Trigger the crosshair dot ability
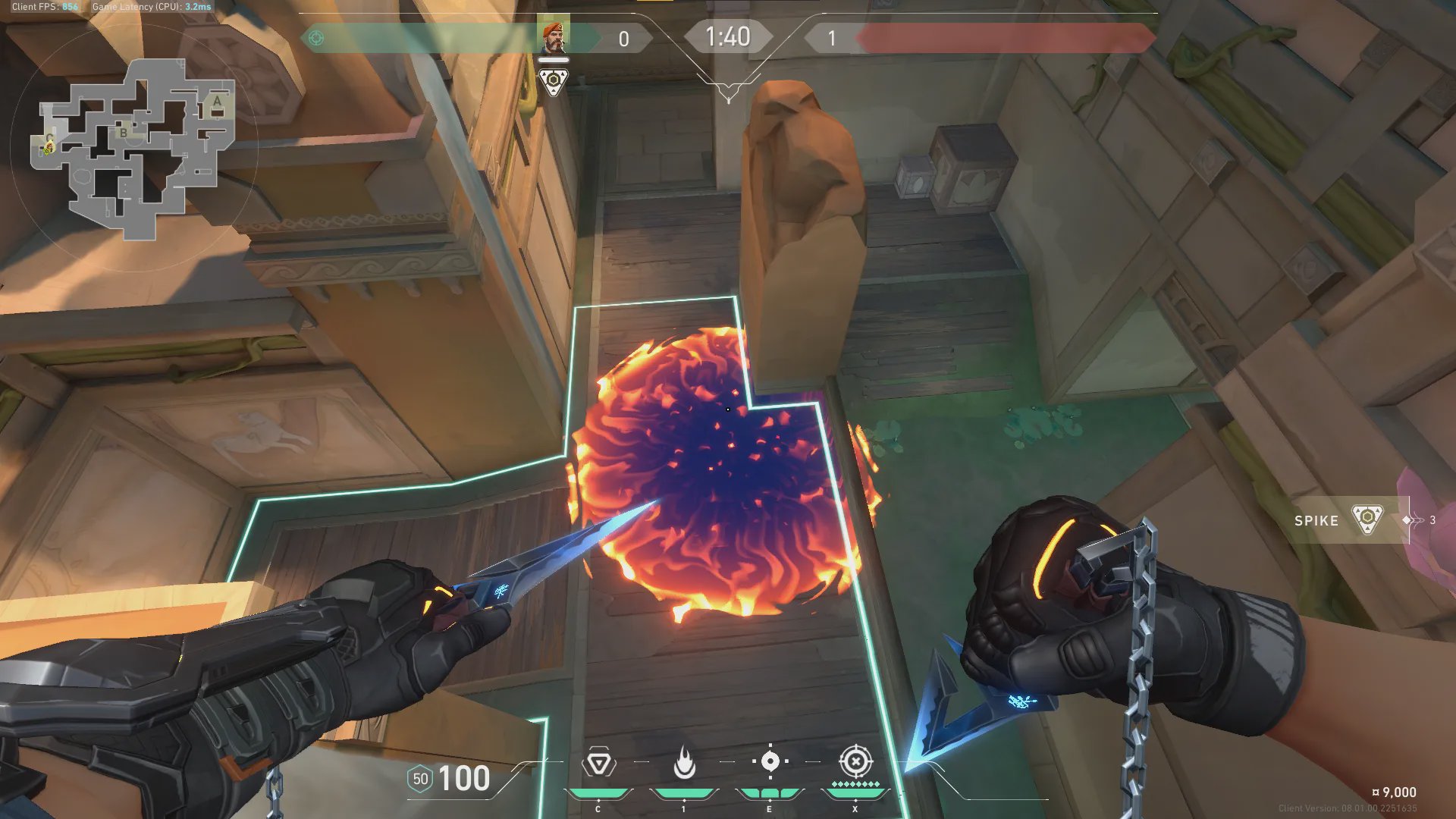 point(770,761)
